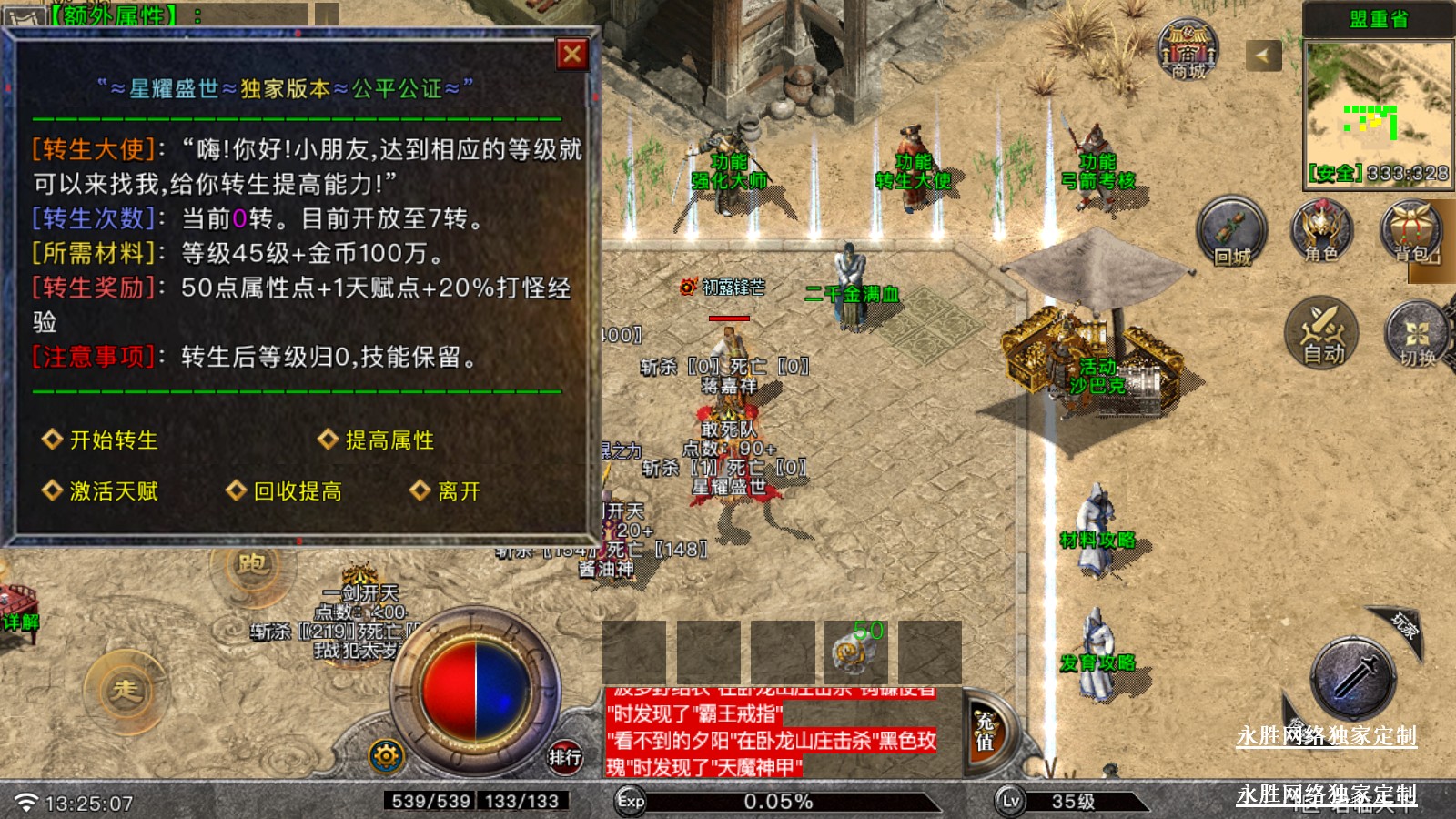Select the 提高属性 dialogue option
The width and height of the screenshot is (1456, 819).
tap(389, 440)
